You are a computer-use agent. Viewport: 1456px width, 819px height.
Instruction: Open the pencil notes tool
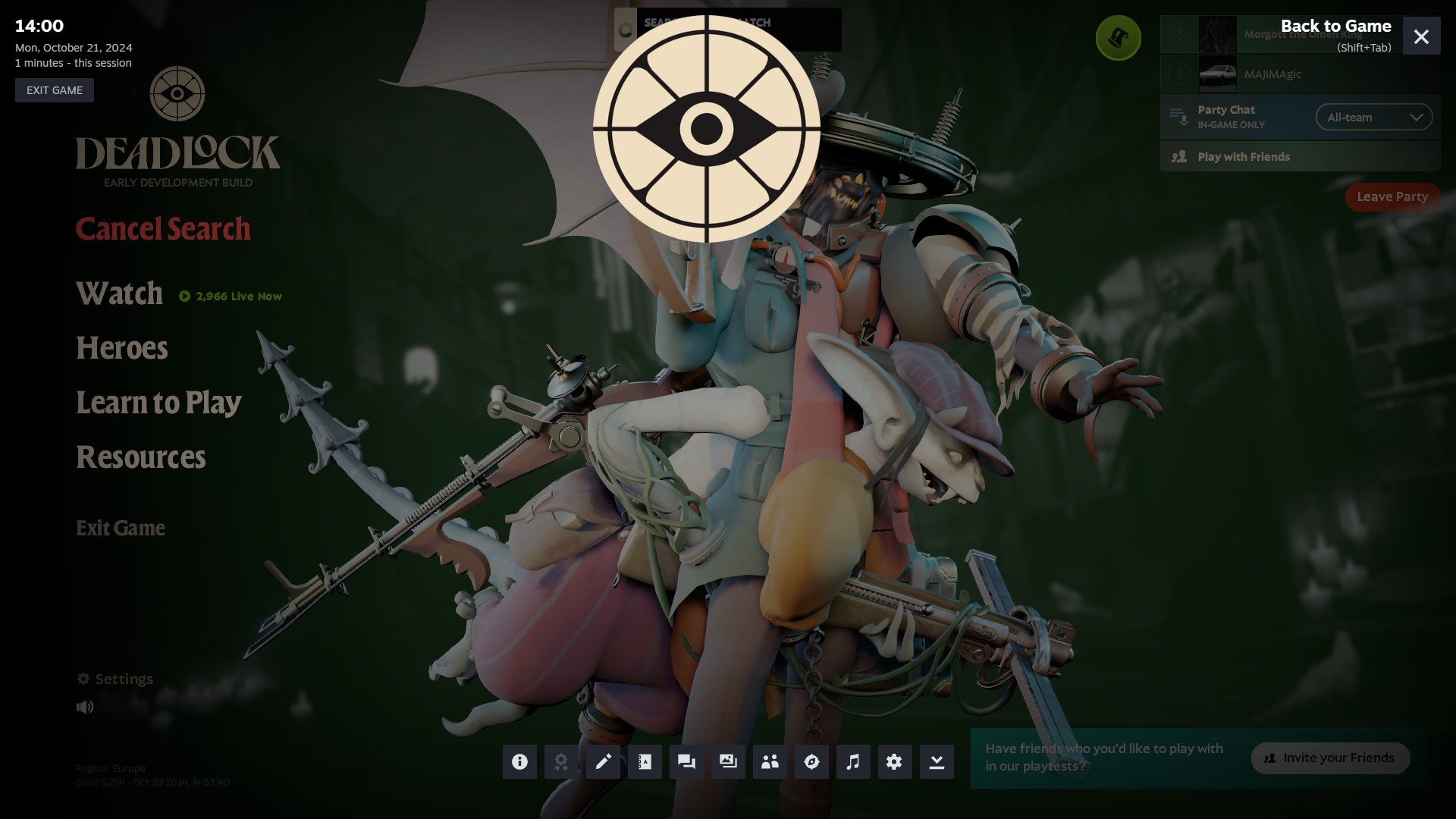[603, 761]
